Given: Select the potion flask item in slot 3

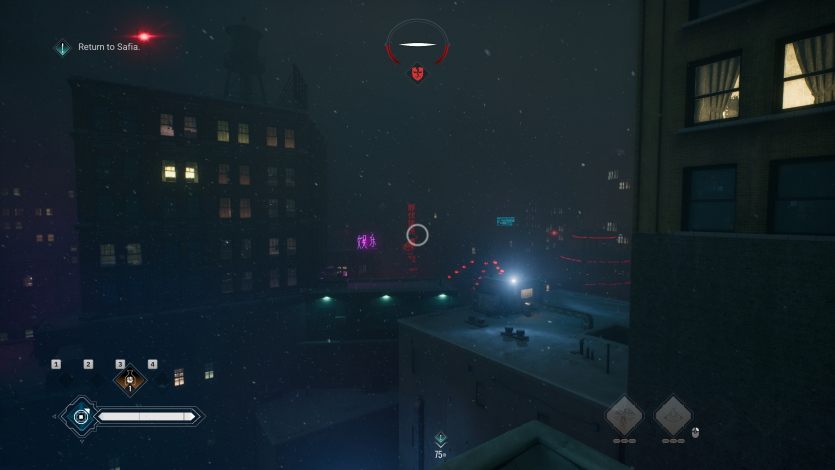Looking at the screenshot, I should [129, 380].
